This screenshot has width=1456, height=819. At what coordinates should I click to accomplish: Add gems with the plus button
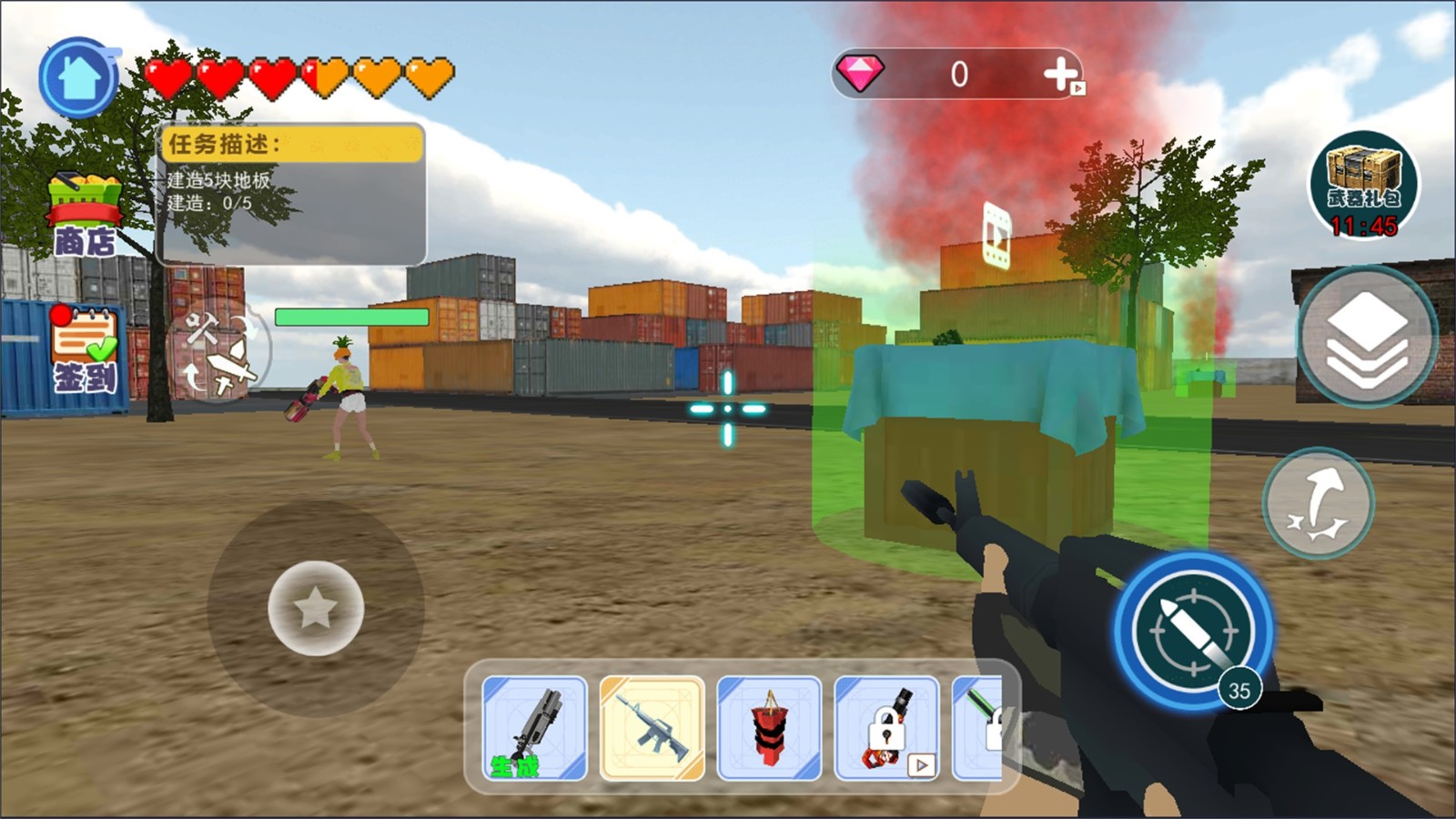coord(1061,75)
